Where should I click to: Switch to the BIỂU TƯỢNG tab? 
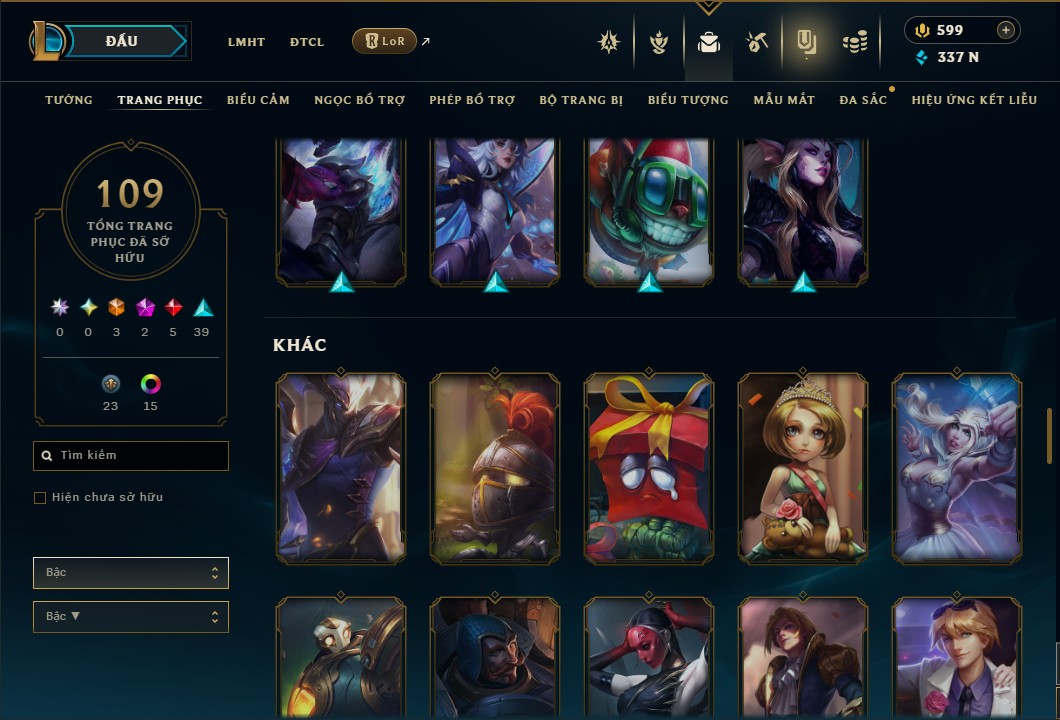[x=688, y=100]
